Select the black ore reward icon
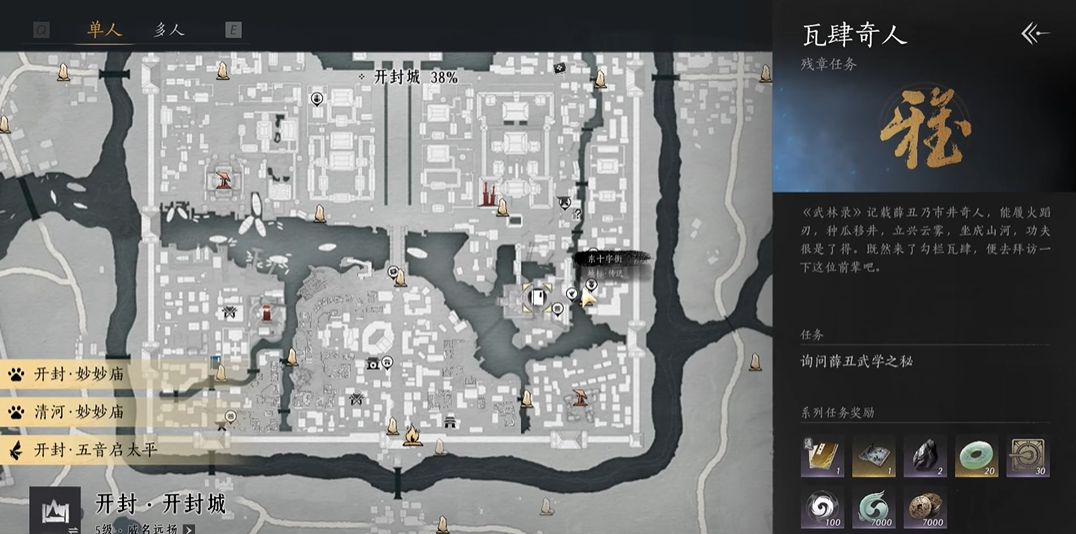1076x534 pixels. click(924, 456)
